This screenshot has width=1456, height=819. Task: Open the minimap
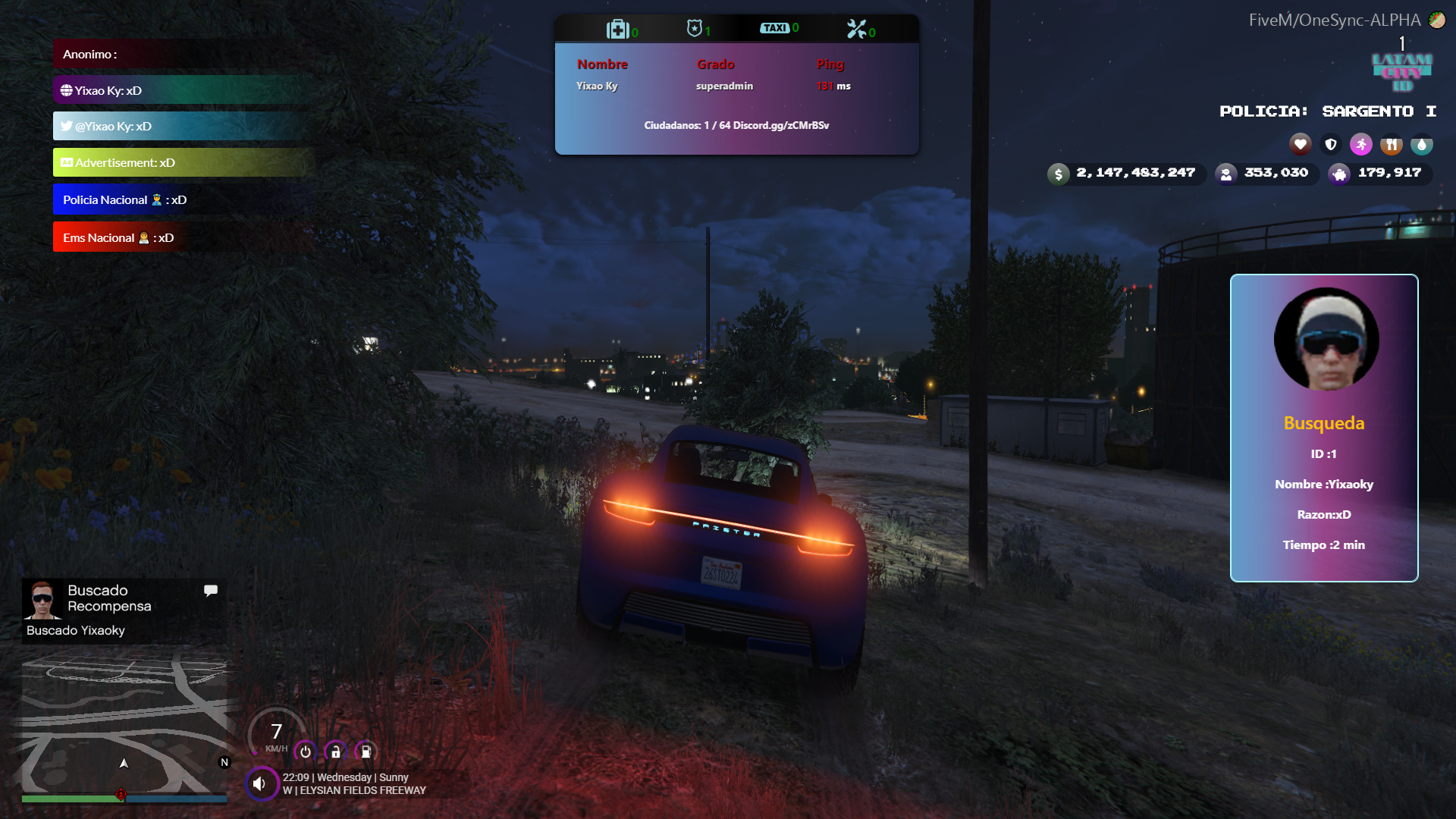pyautogui.click(x=124, y=724)
